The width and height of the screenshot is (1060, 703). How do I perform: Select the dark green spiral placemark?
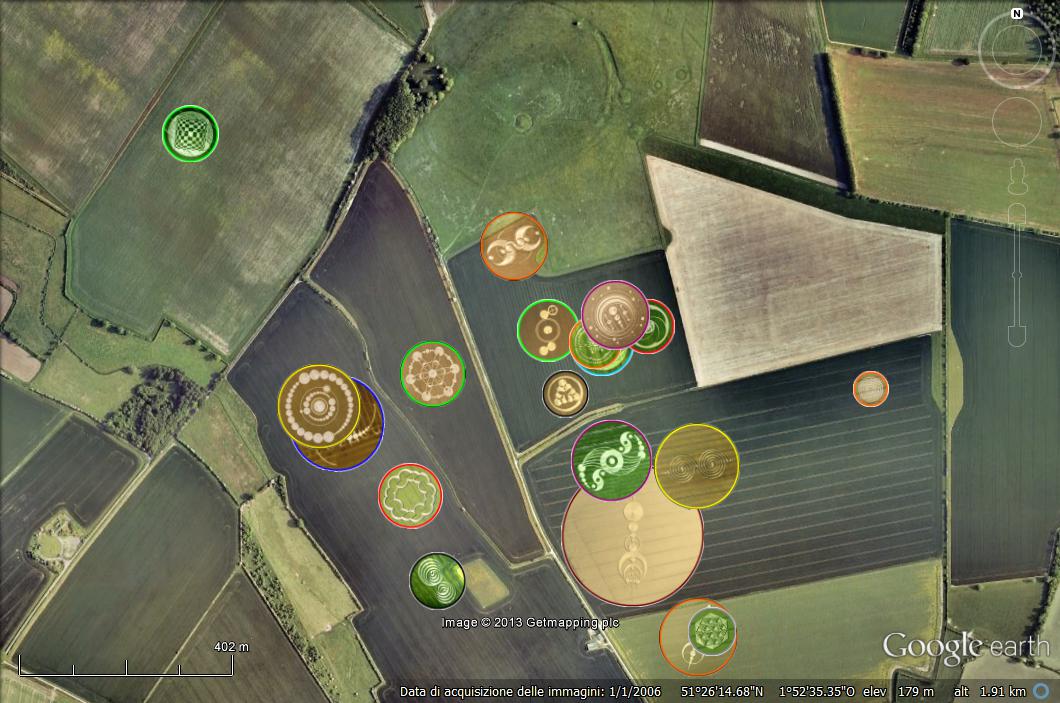click(x=437, y=580)
